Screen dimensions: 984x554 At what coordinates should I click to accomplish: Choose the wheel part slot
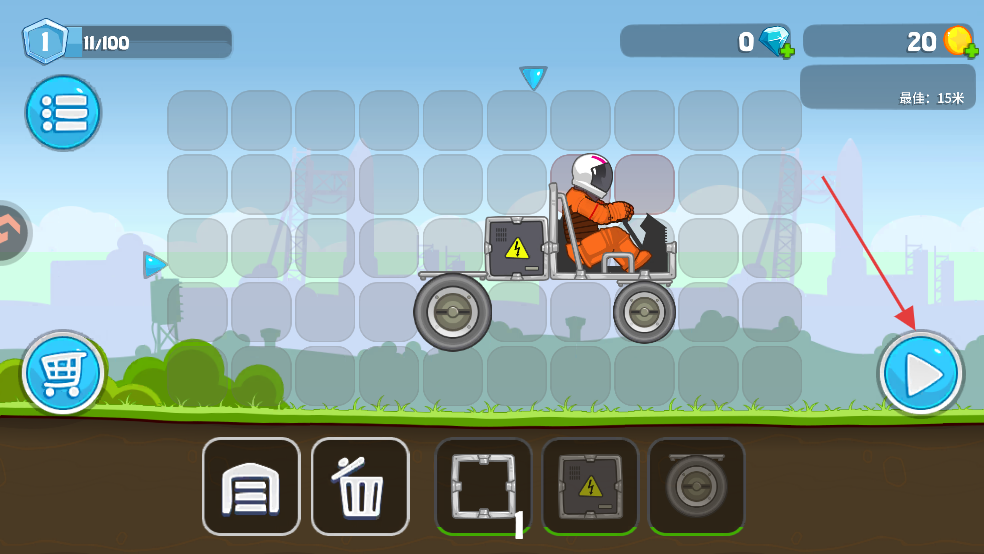696,486
